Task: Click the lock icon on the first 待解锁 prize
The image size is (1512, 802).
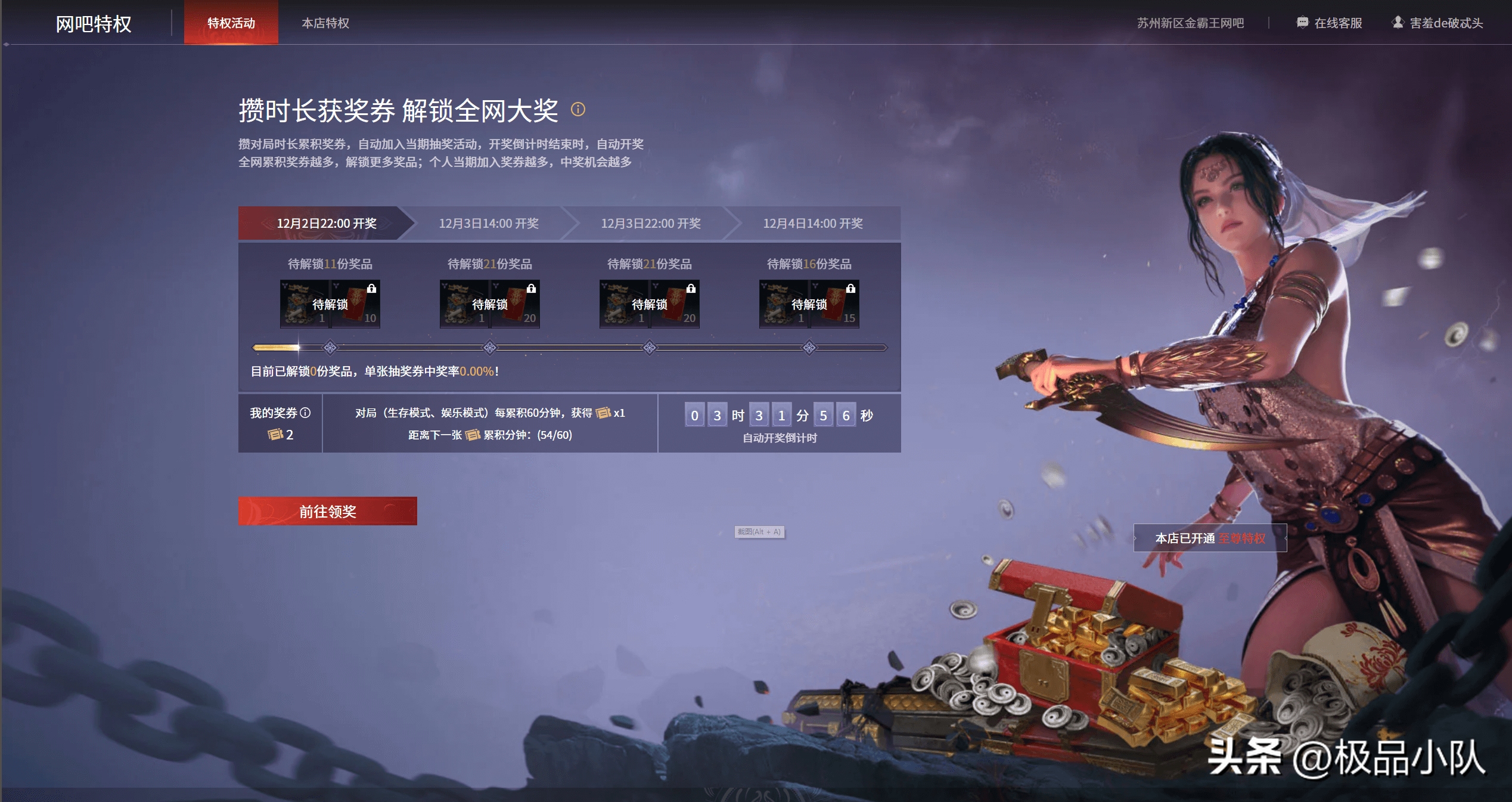Action: pos(372,289)
